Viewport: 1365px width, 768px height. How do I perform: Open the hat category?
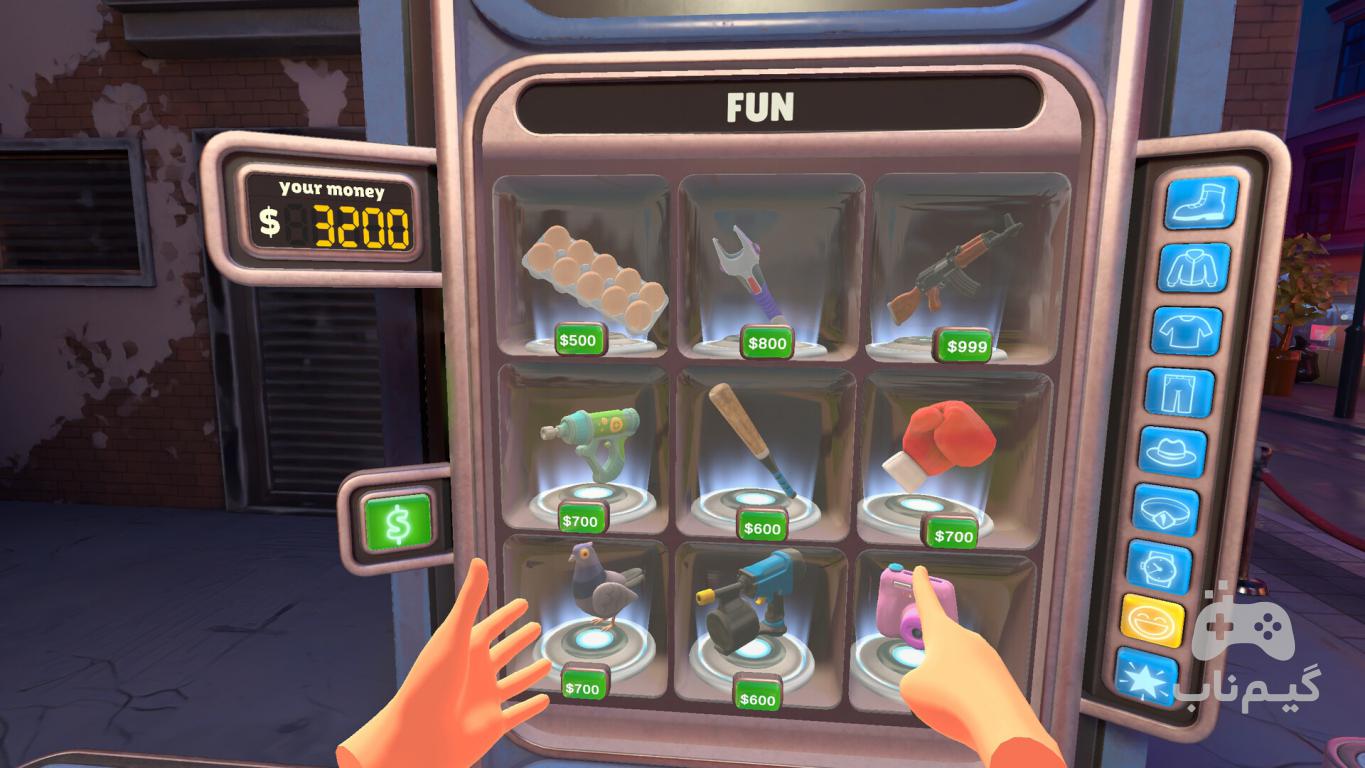pos(1172,451)
